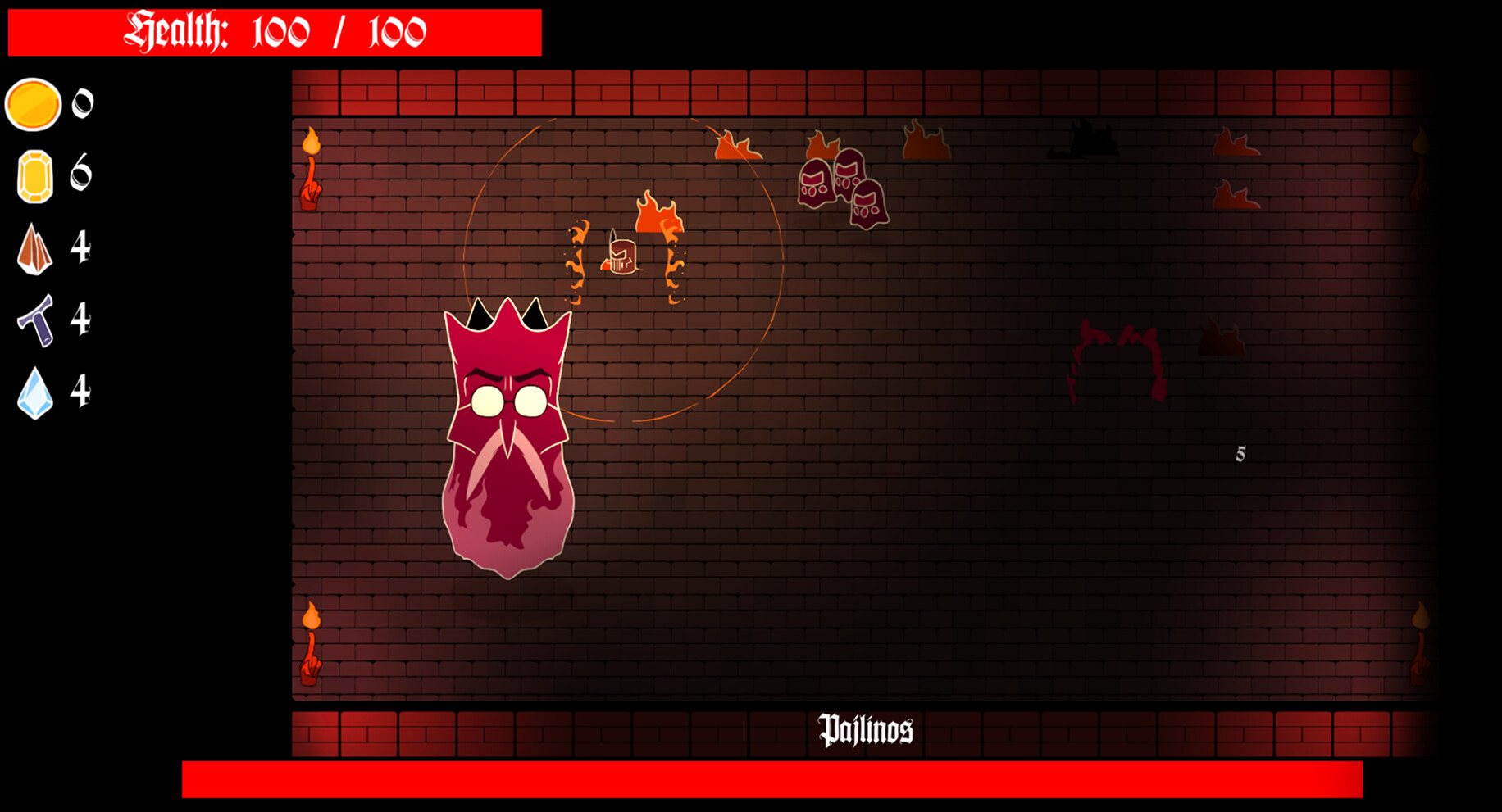The width and height of the screenshot is (1502, 812).
Task: Click the gold coin currency icon
Action: [33, 105]
